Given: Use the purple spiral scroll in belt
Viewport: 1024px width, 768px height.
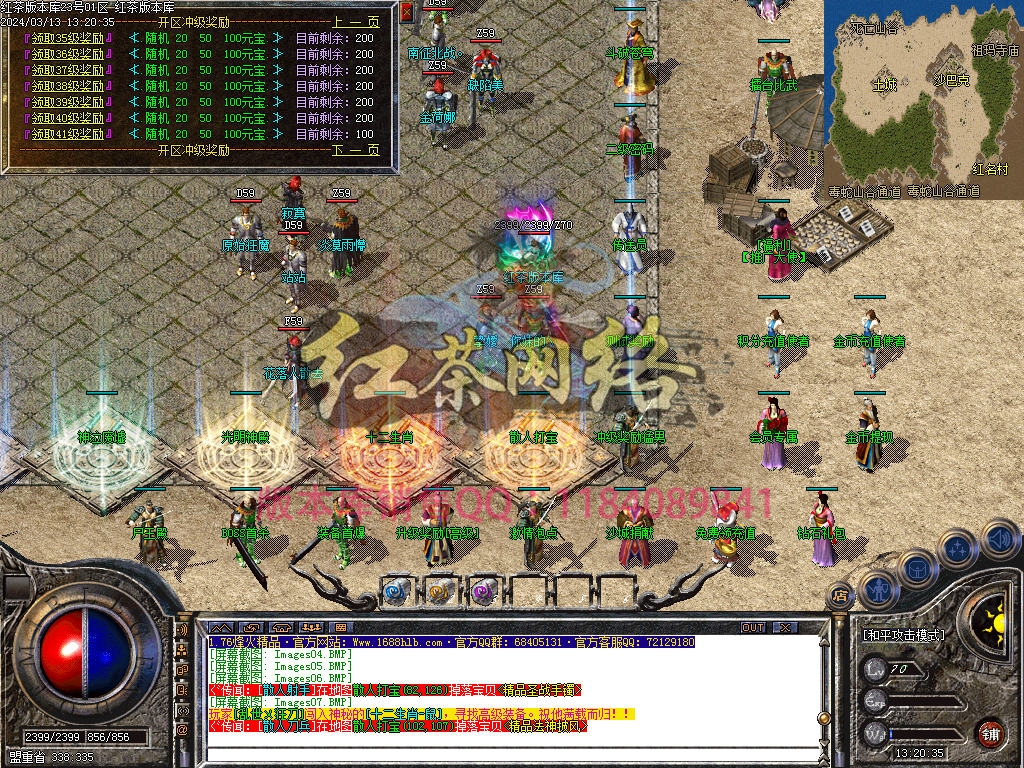Looking at the screenshot, I should point(483,590).
